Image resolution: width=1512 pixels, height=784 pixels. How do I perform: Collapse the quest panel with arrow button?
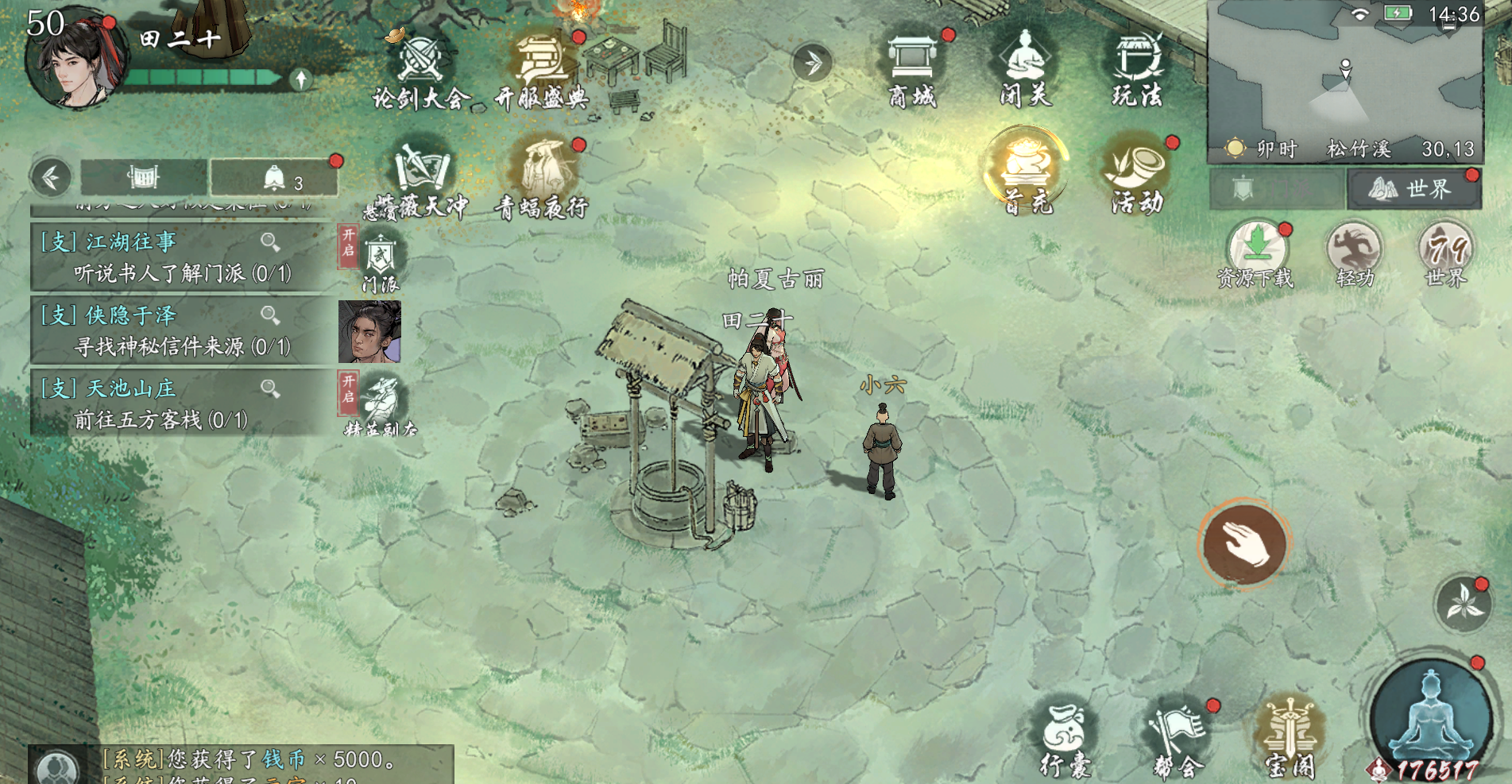[x=51, y=177]
